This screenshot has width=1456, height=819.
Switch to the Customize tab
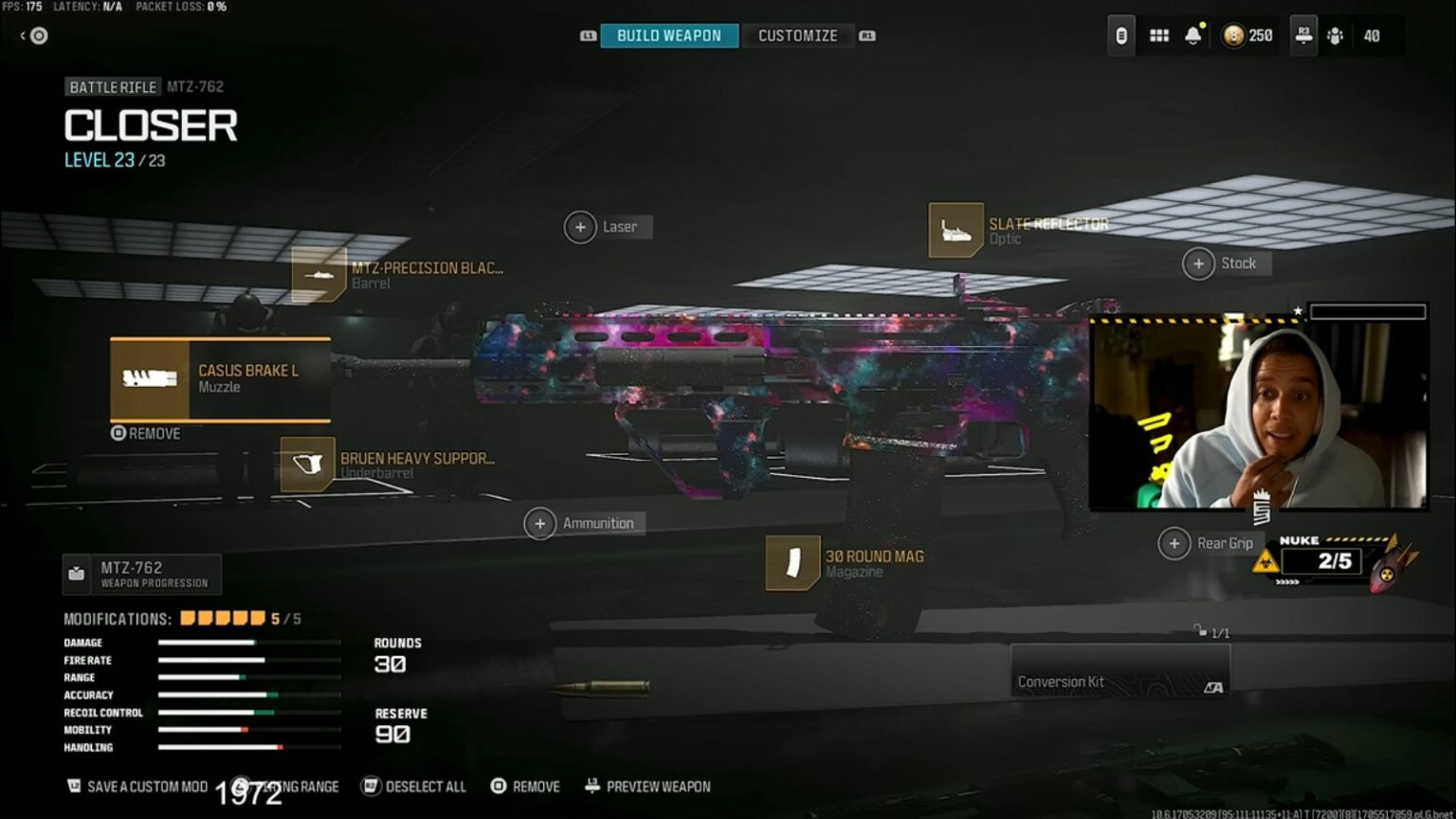tap(797, 35)
